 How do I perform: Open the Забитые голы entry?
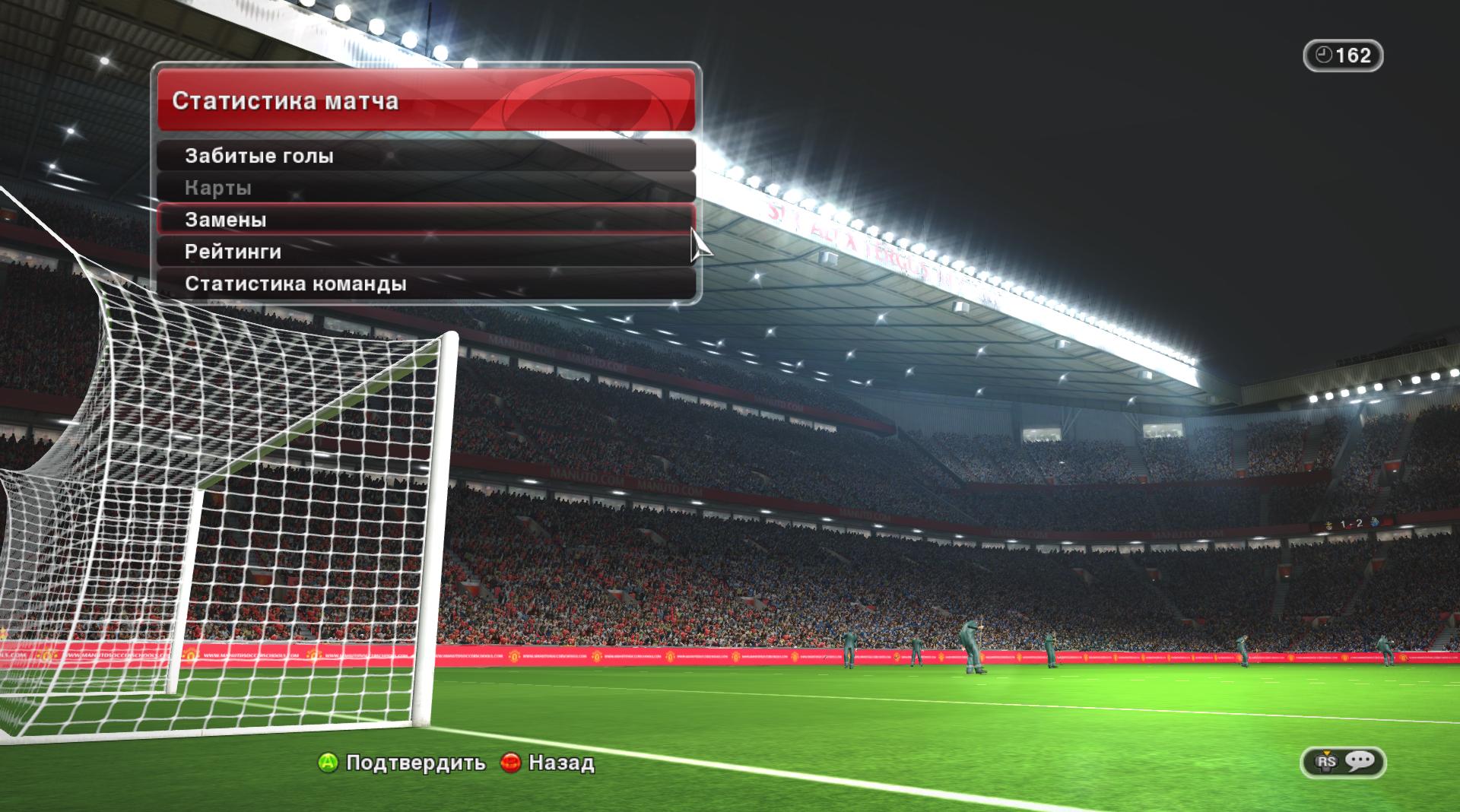(426, 156)
